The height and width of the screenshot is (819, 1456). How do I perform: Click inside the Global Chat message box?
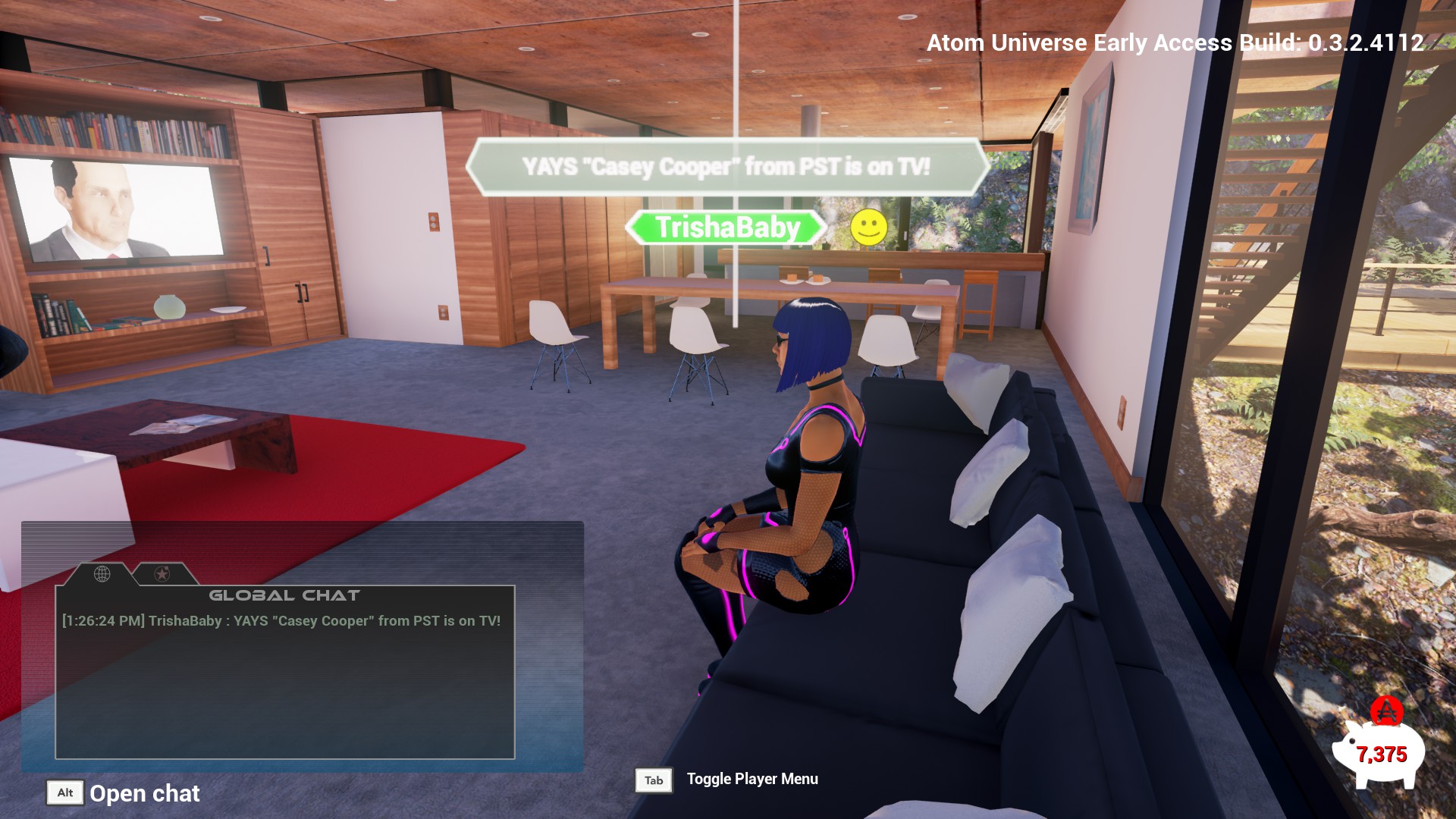coord(285,682)
